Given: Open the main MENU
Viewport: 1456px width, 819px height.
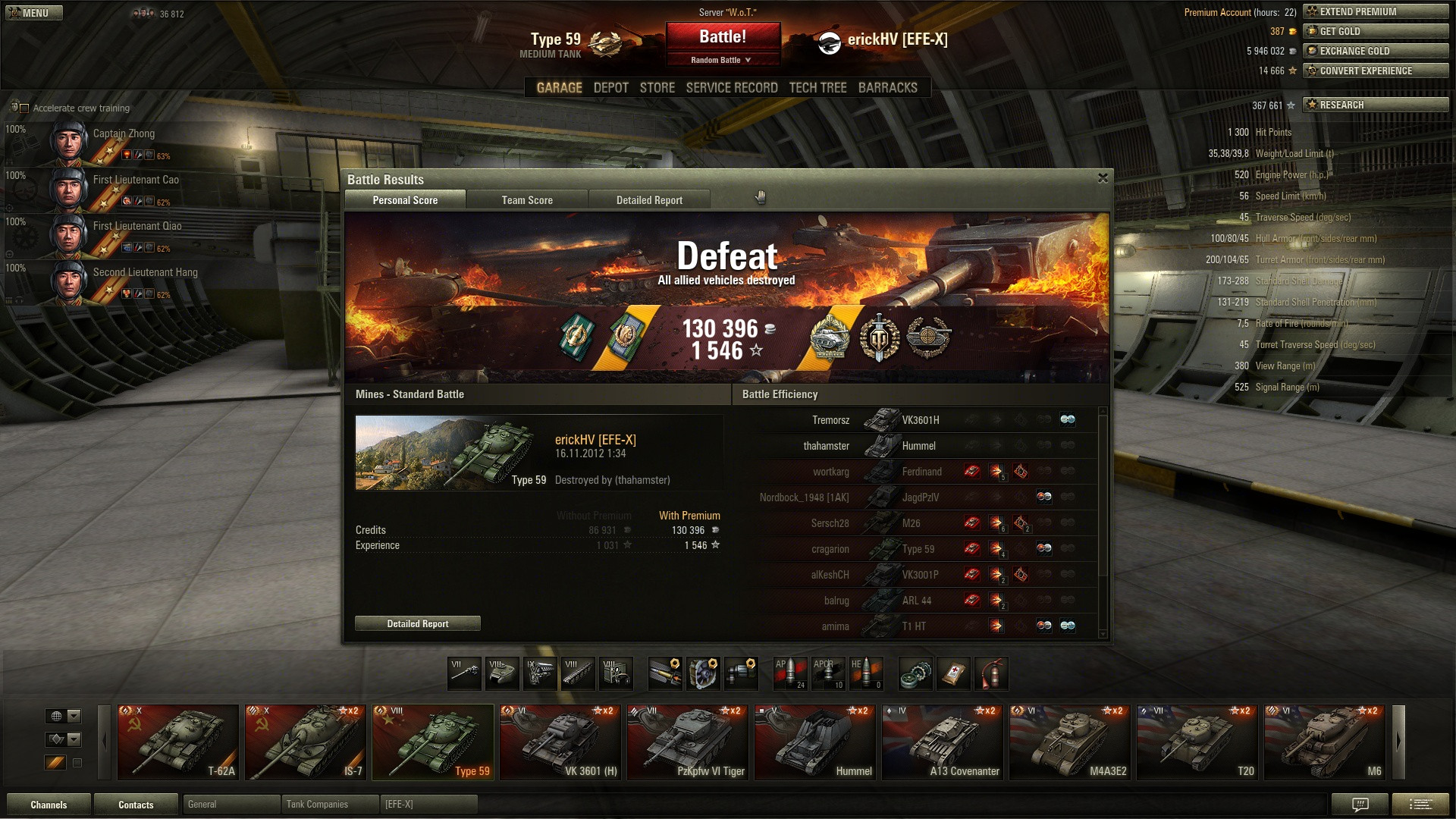Looking at the screenshot, I should coord(33,13).
